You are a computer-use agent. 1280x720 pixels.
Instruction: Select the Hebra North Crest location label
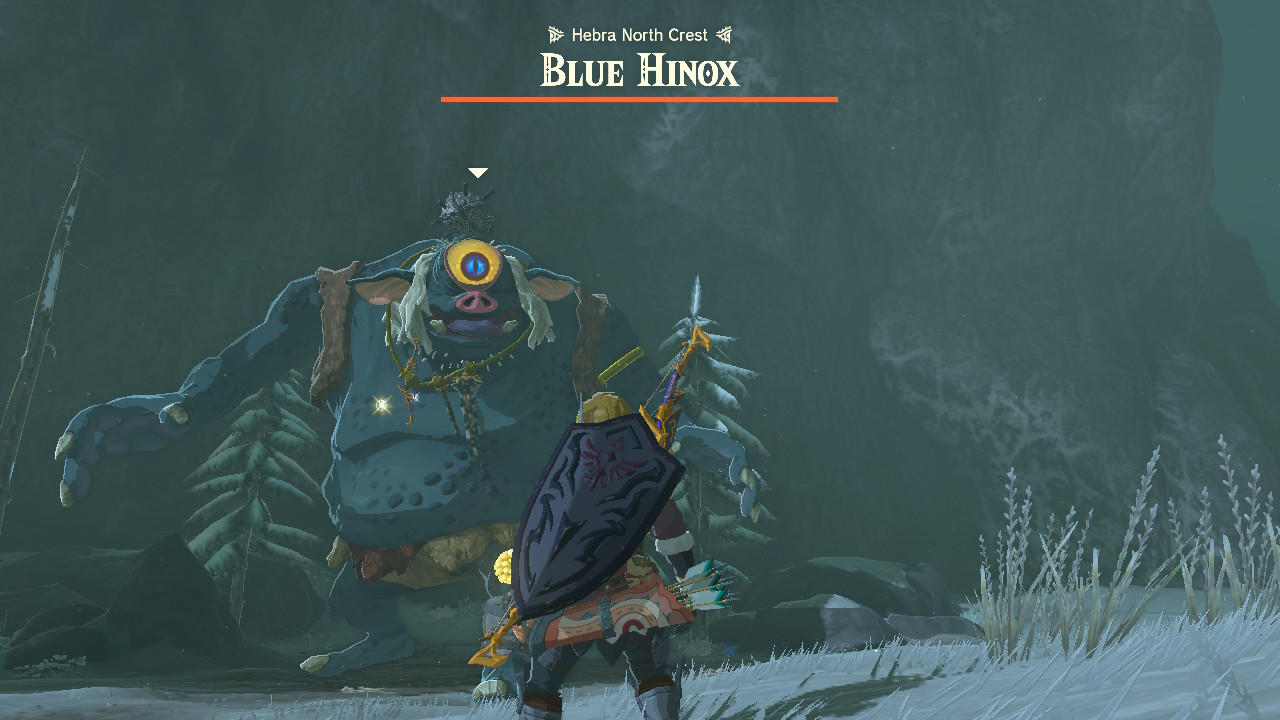point(638,34)
